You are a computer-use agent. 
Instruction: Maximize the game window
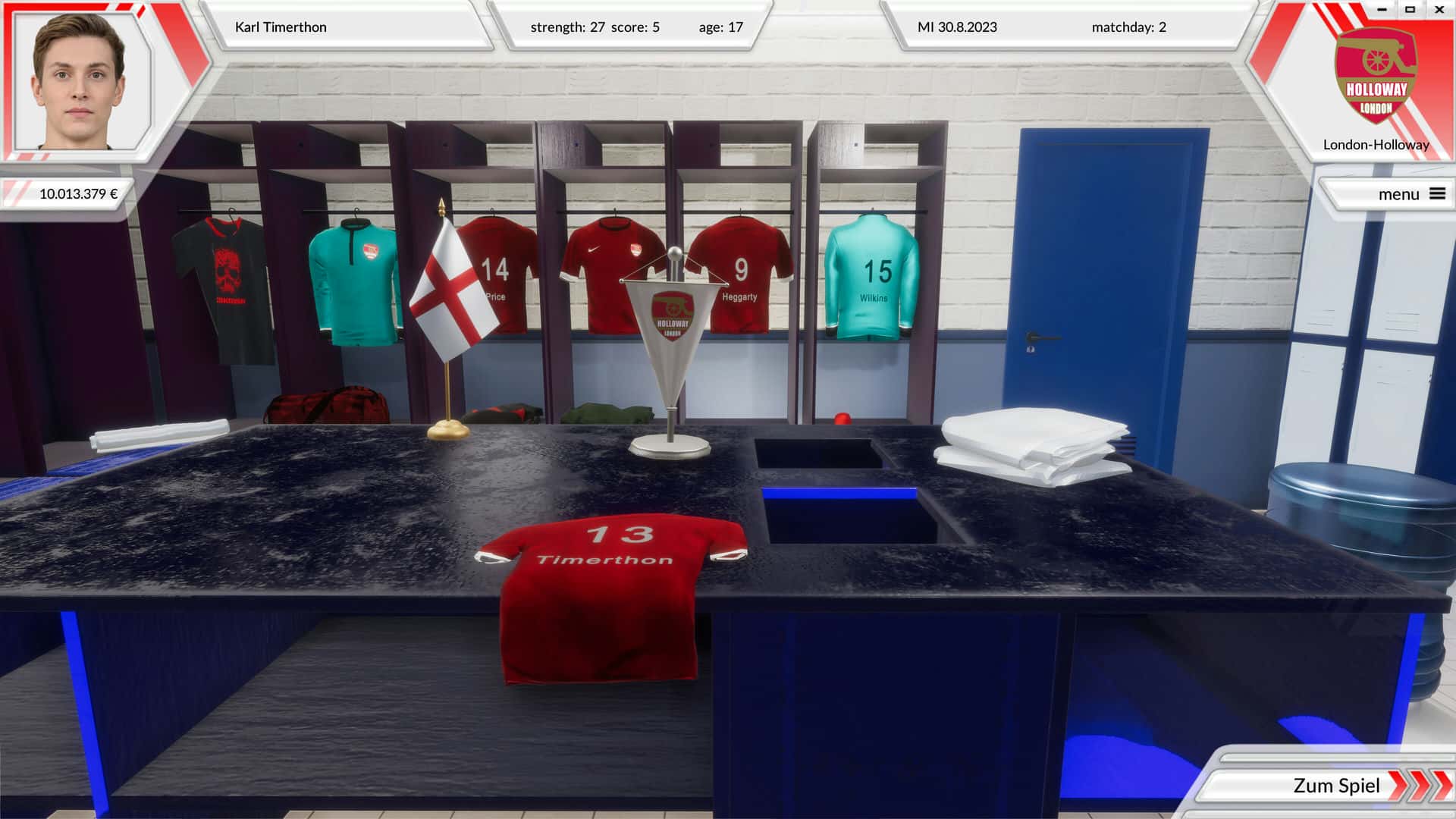[1410, 10]
